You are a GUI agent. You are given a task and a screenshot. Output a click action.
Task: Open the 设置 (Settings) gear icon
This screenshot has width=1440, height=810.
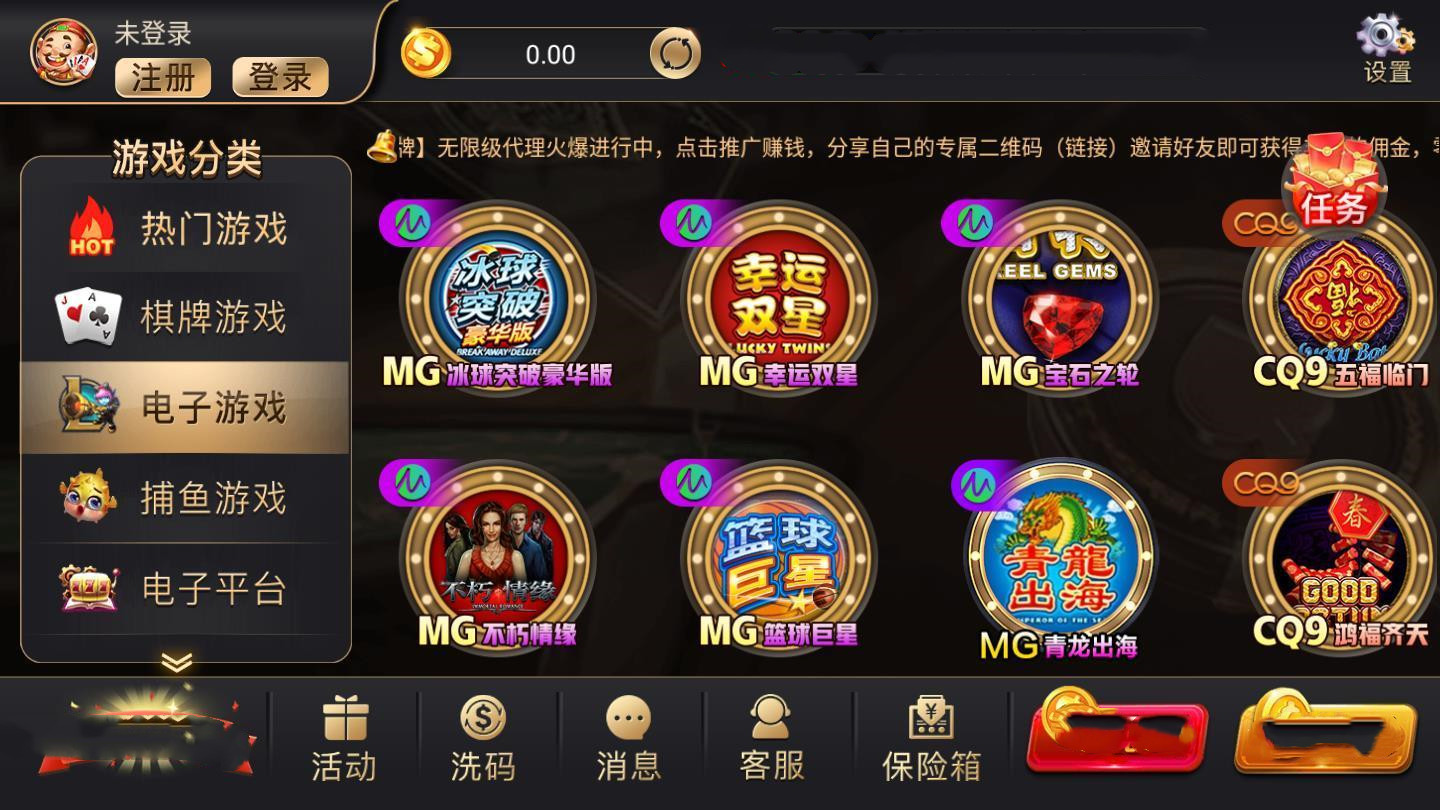(x=1384, y=40)
